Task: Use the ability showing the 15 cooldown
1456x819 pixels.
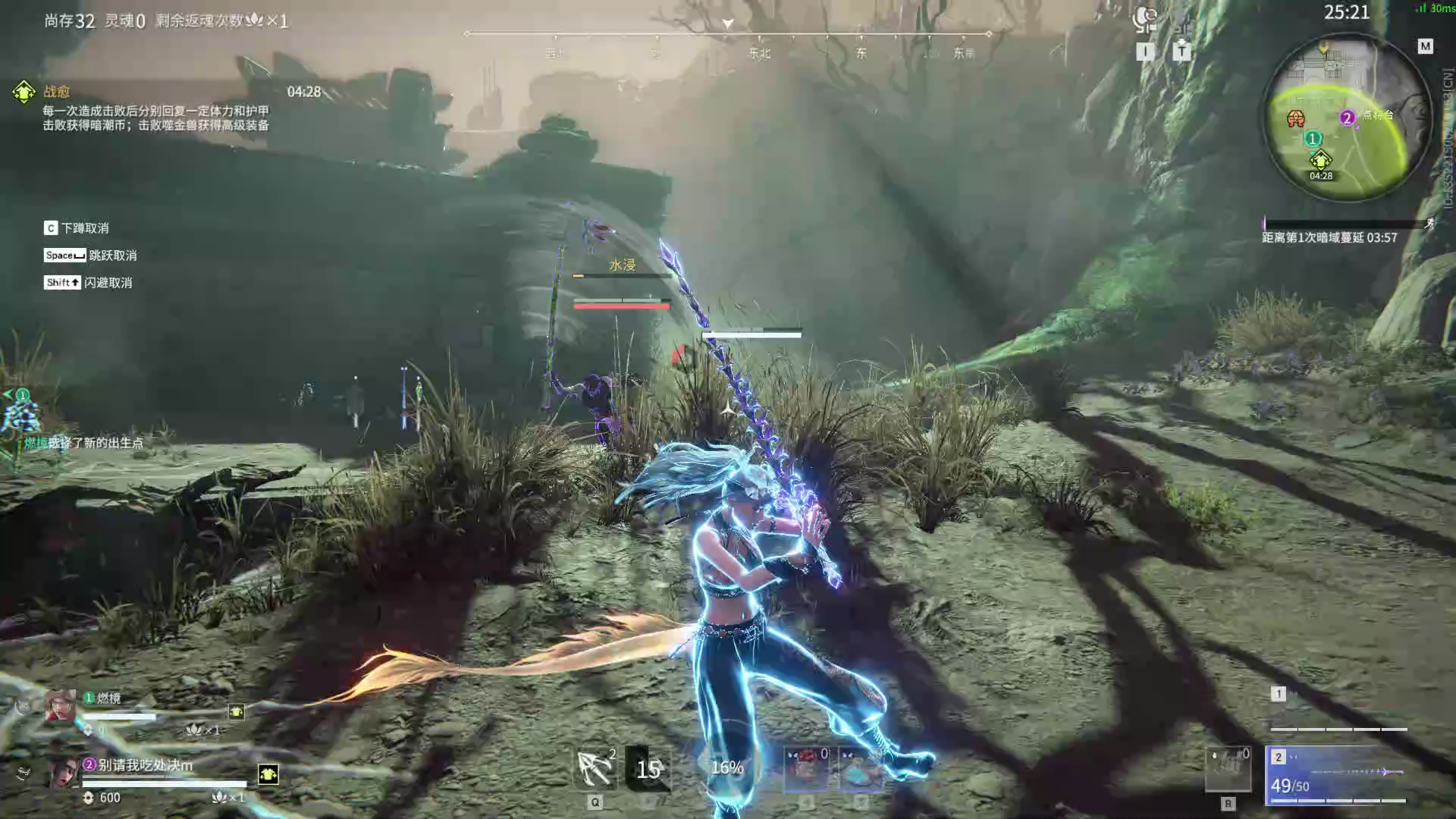Action: (648, 769)
